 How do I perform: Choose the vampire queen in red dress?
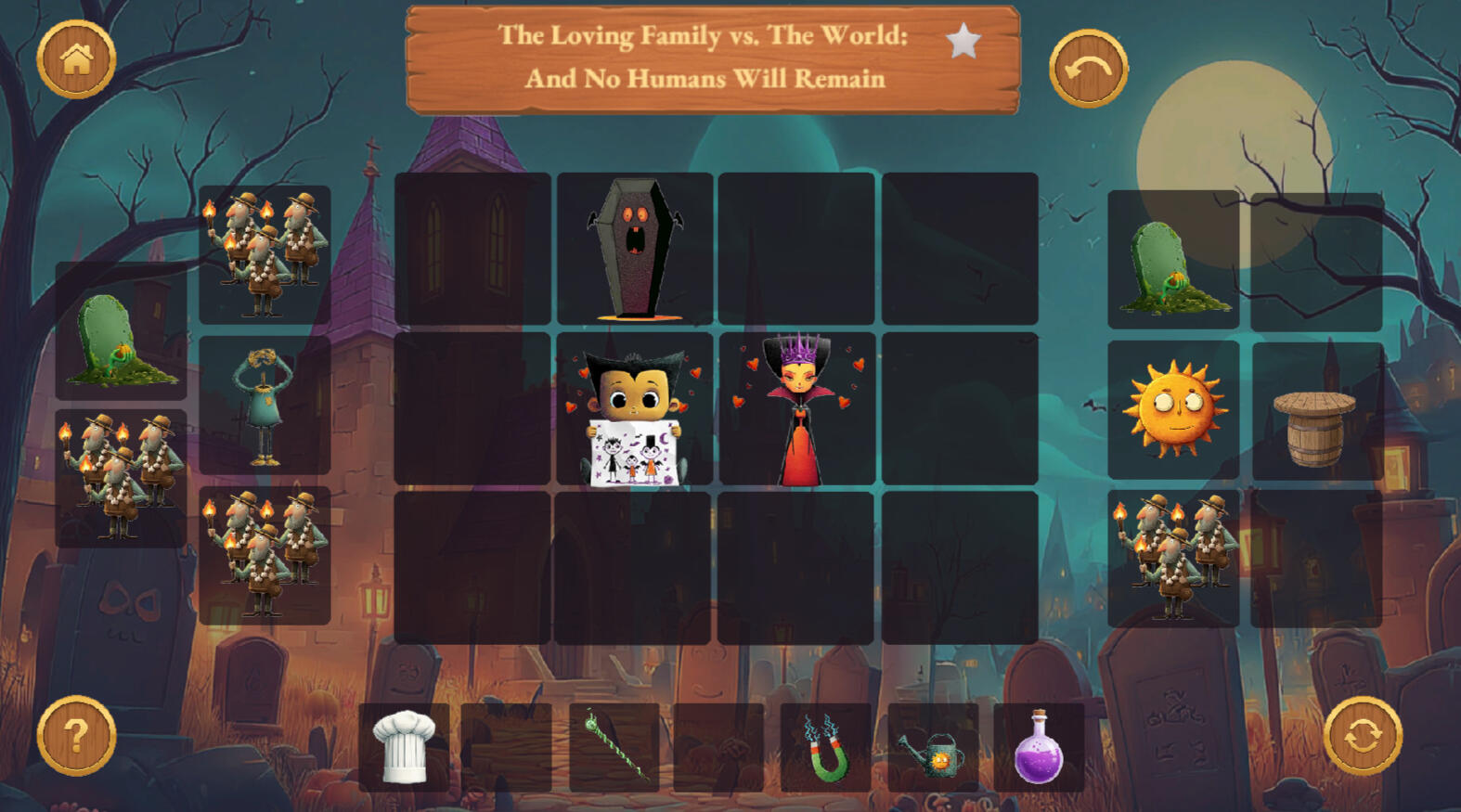pos(797,409)
